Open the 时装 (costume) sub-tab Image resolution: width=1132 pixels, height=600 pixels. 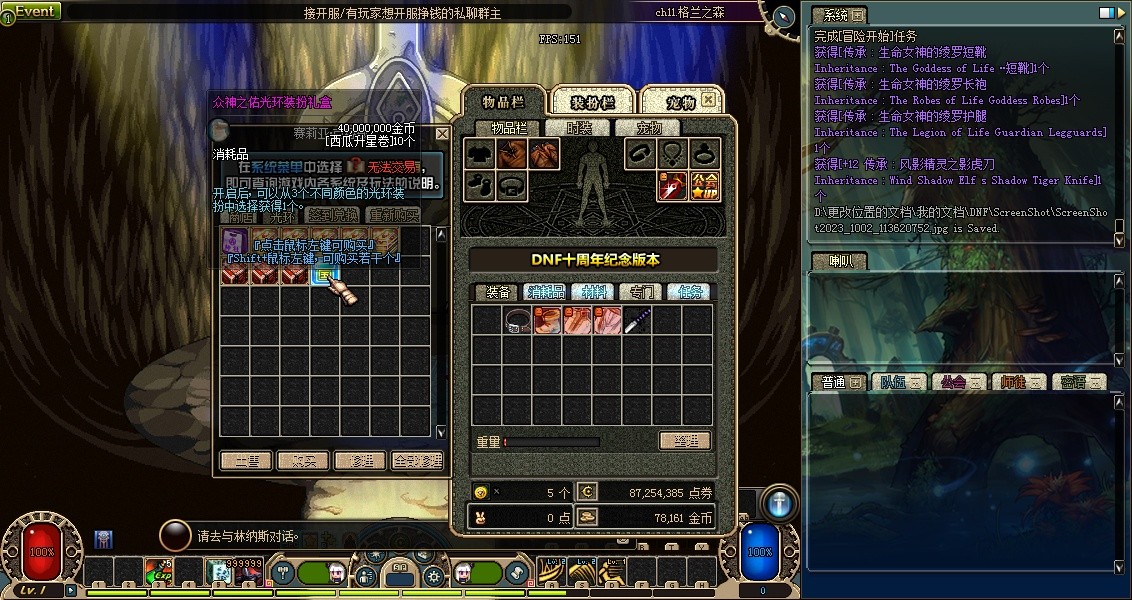pyautogui.click(x=579, y=128)
